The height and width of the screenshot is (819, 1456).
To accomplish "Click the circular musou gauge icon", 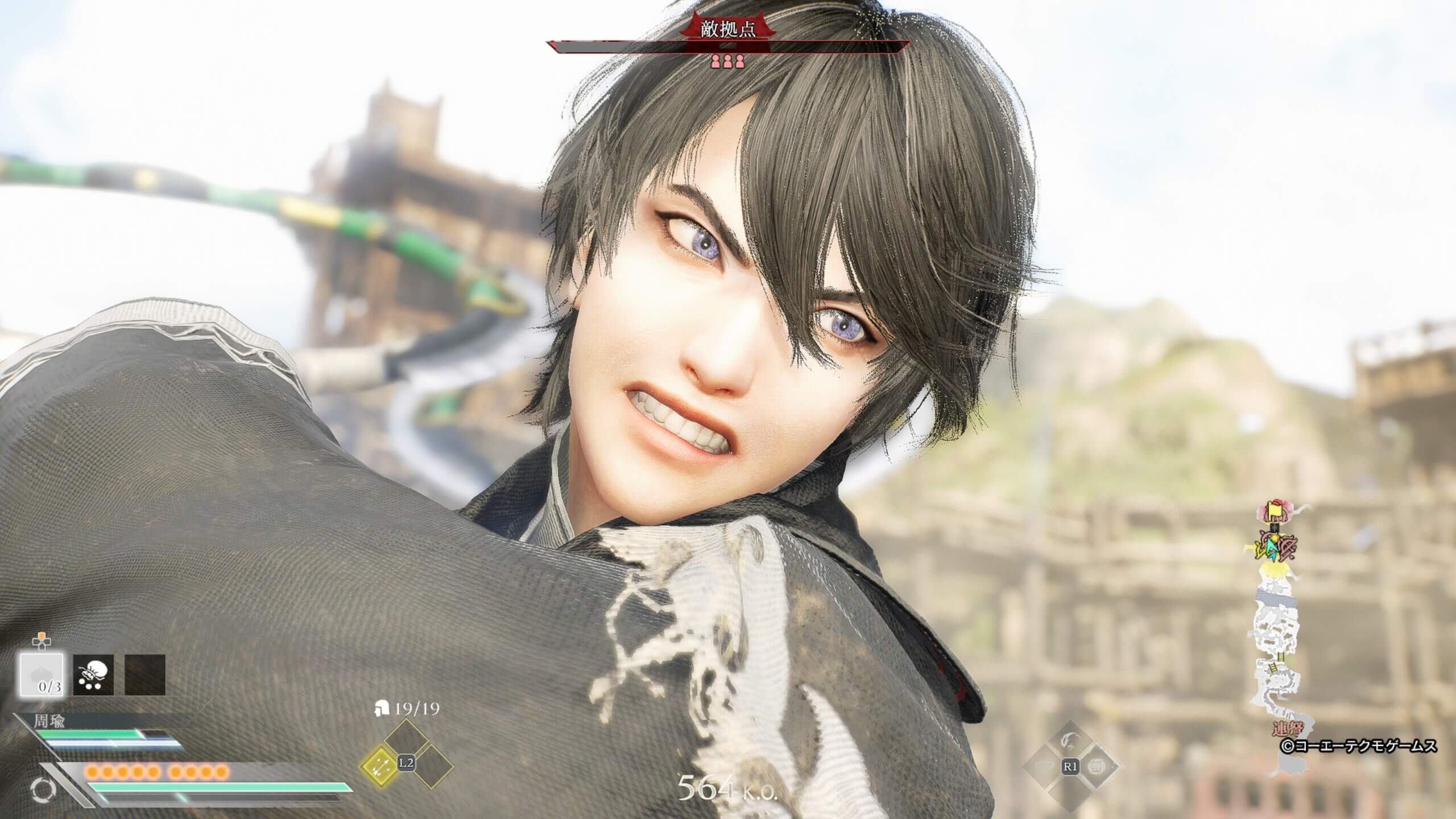I will (x=42, y=789).
